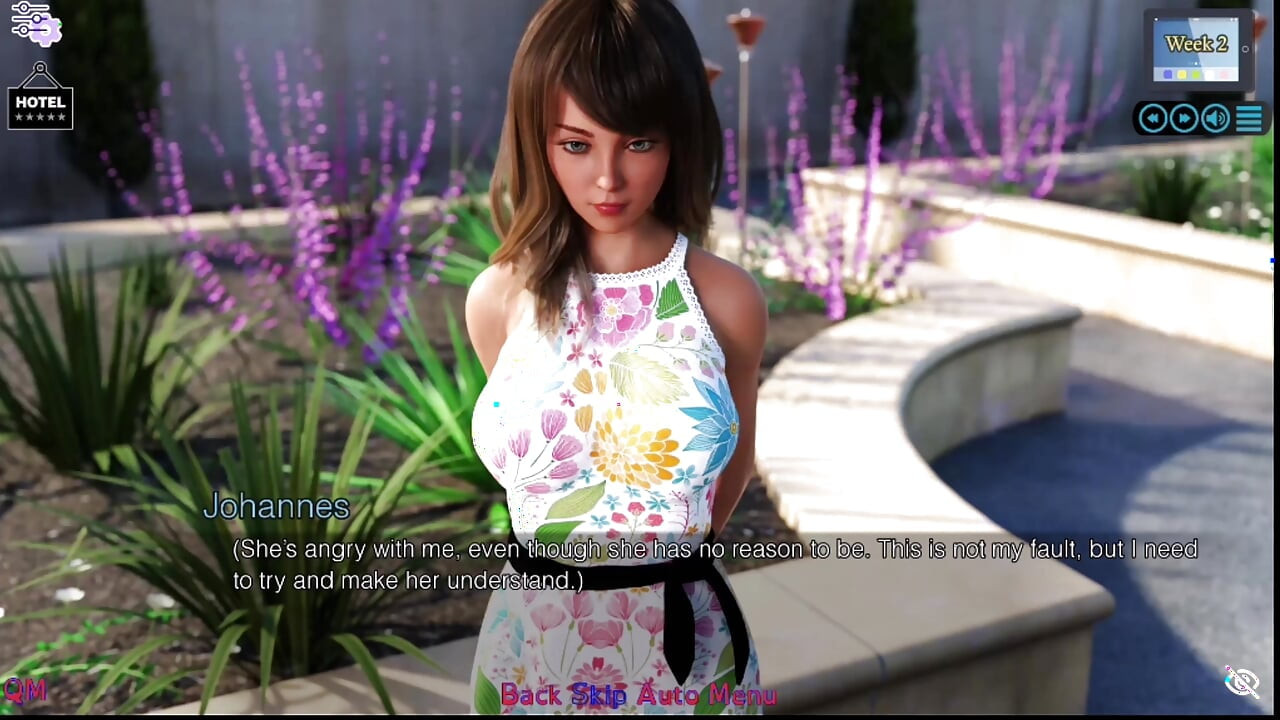Click the fast-forward arrows button
Screen dimensions: 1280x720
tap(1184, 119)
